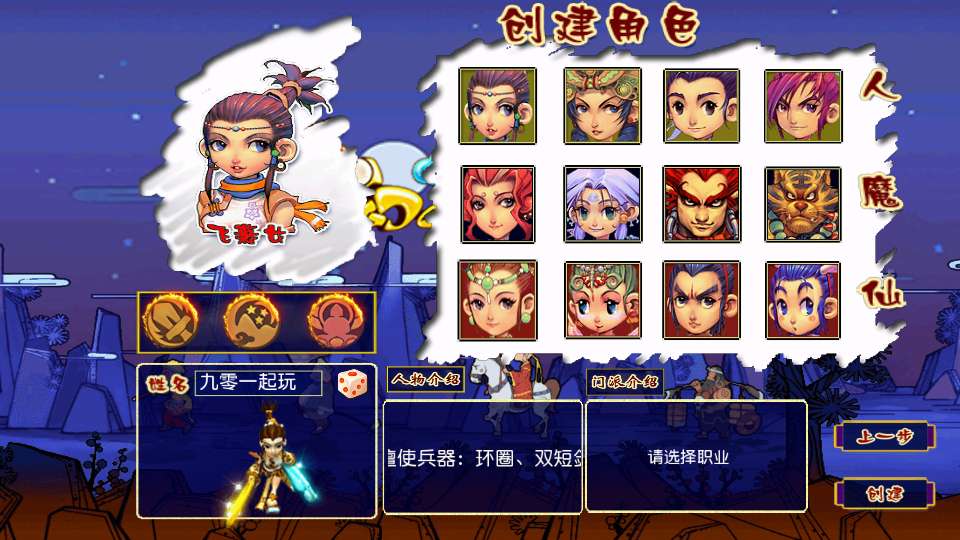Pick the purple-haired boy on olive background
This screenshot has width=960, height=540.
(701, 105)
